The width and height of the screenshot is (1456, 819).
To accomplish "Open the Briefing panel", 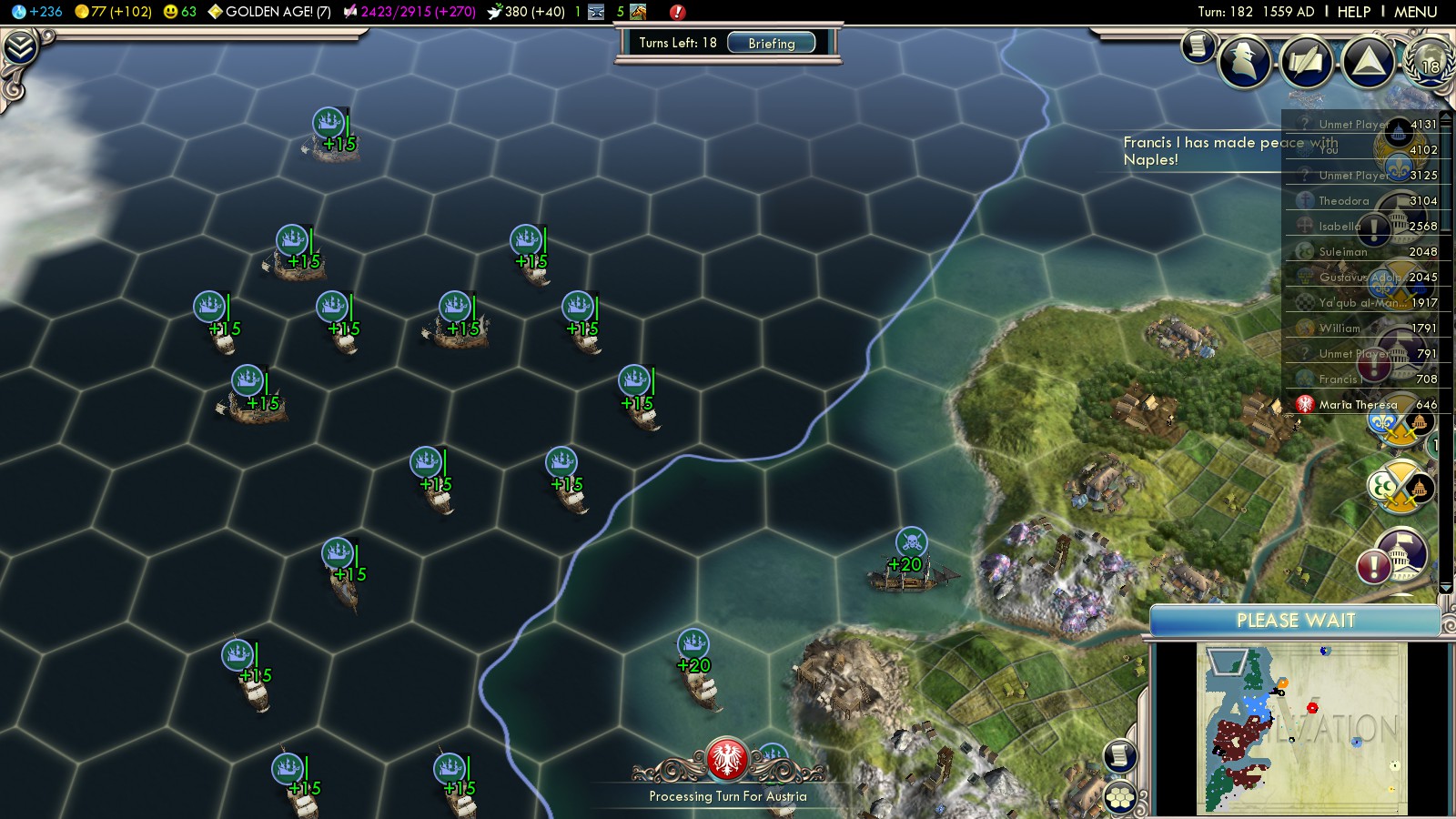I will [771, 44].
